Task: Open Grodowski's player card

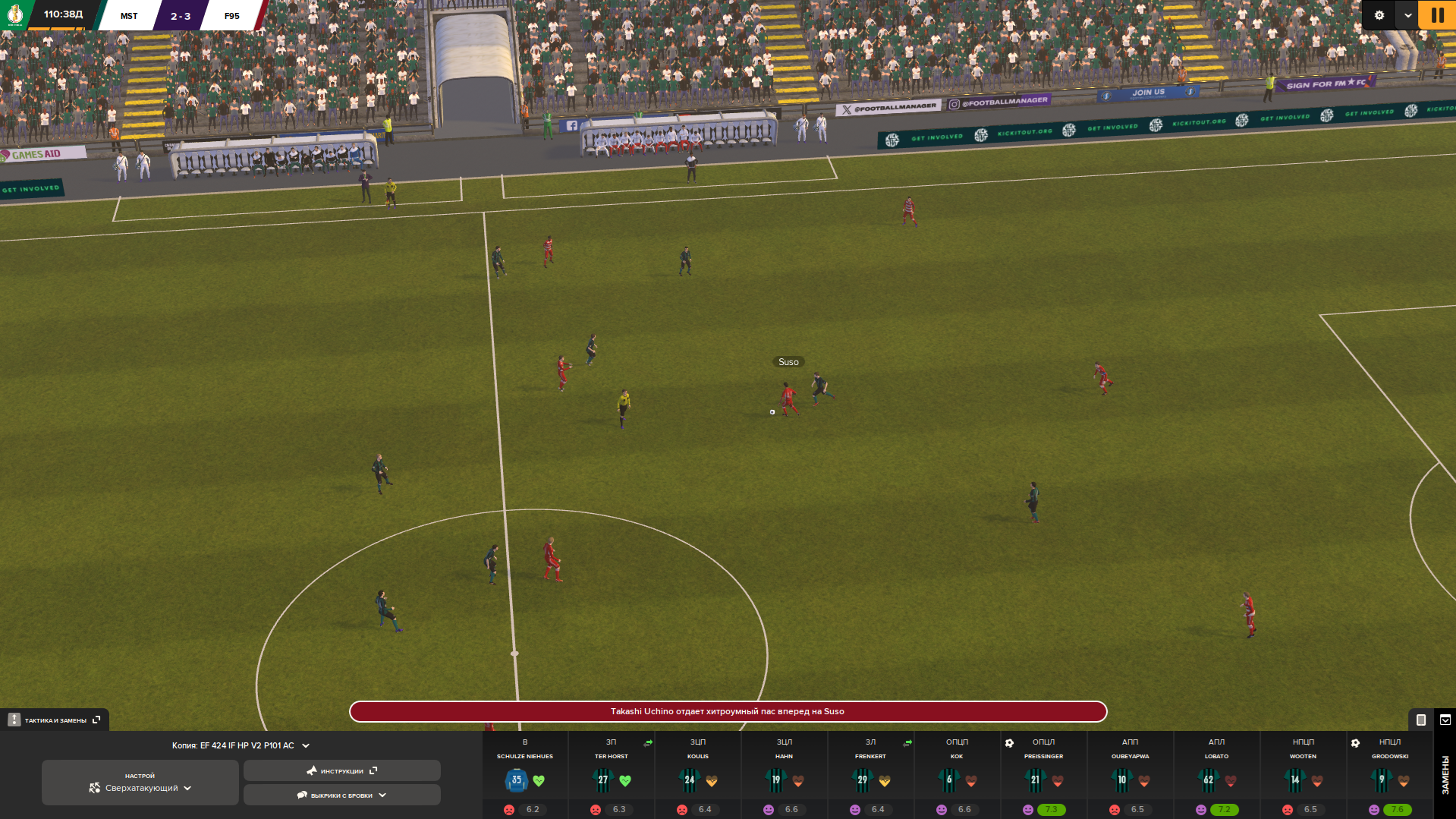Action: pos(1389,774)
